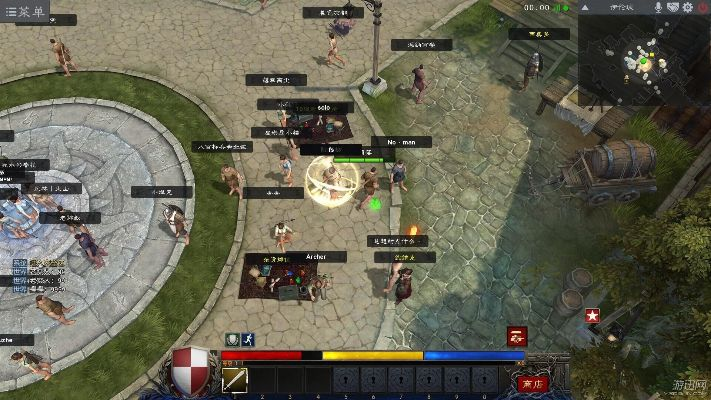Viewport: 711px width, 400px height.
Task: Toggle the running figure status icon
Action: (x=246, y=339)
